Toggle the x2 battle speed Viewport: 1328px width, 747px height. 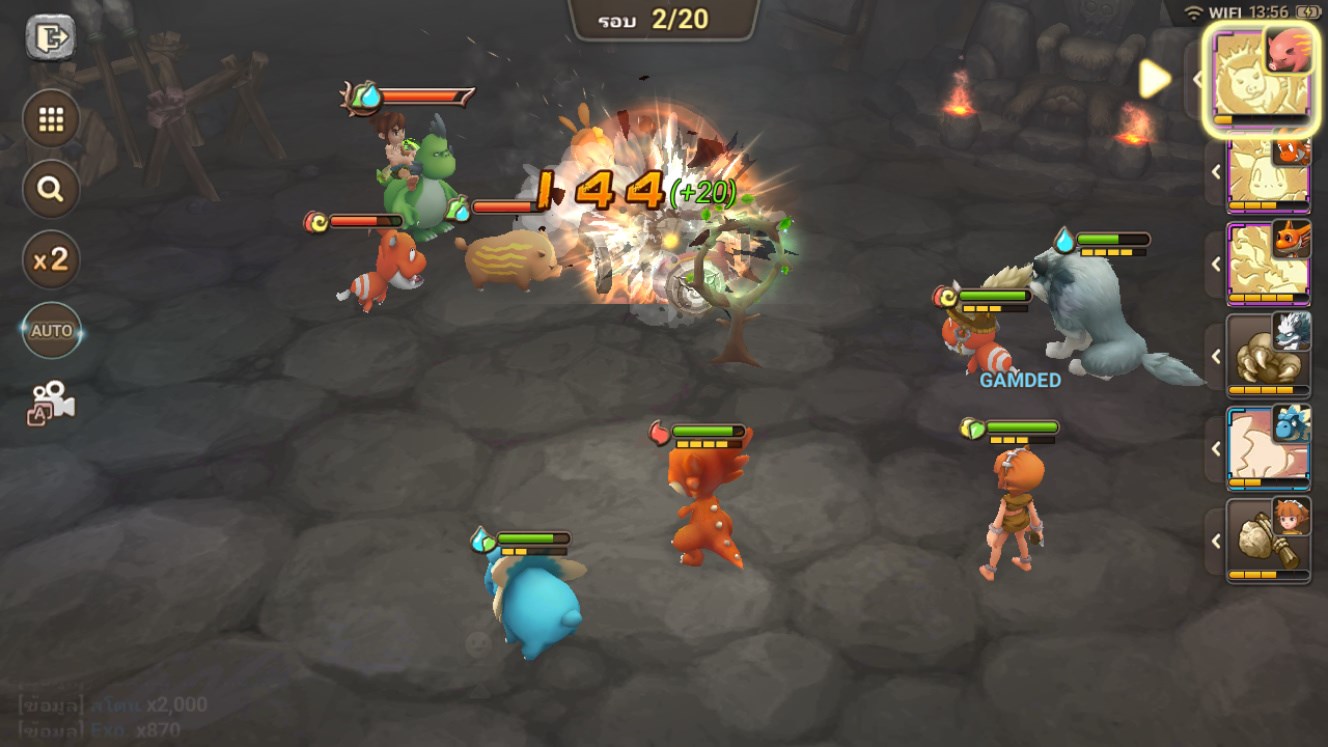51,260
